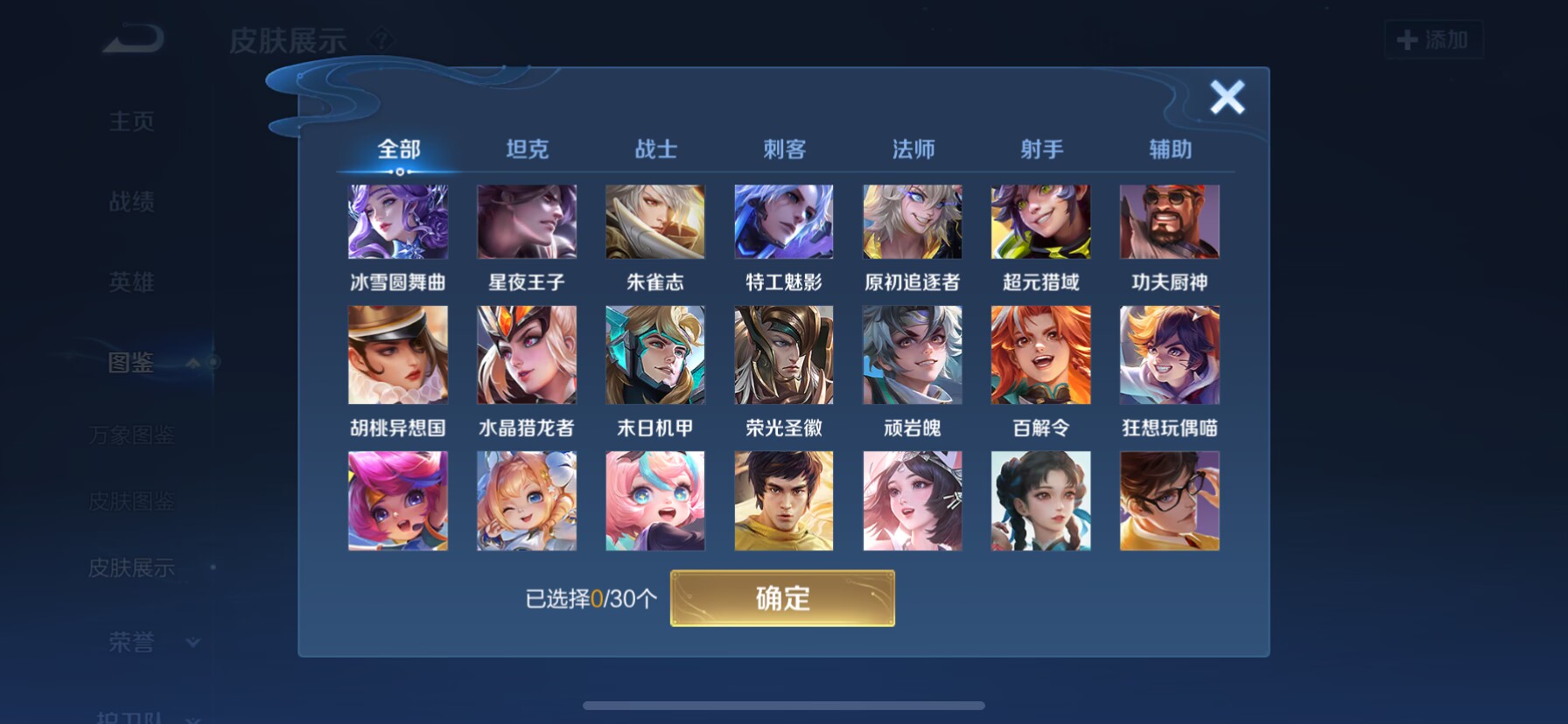The height and width of the screenshot is (724, 1568).
Task: Select the 功夫厨神 skin portrait
Action: pos(1169,221)
